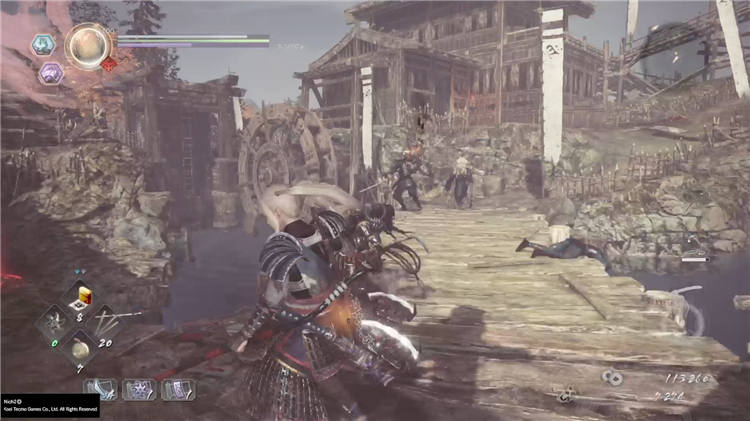Click the blue hexagonal guardian spirit icon
750x421 pixels.
pos(43,44)
